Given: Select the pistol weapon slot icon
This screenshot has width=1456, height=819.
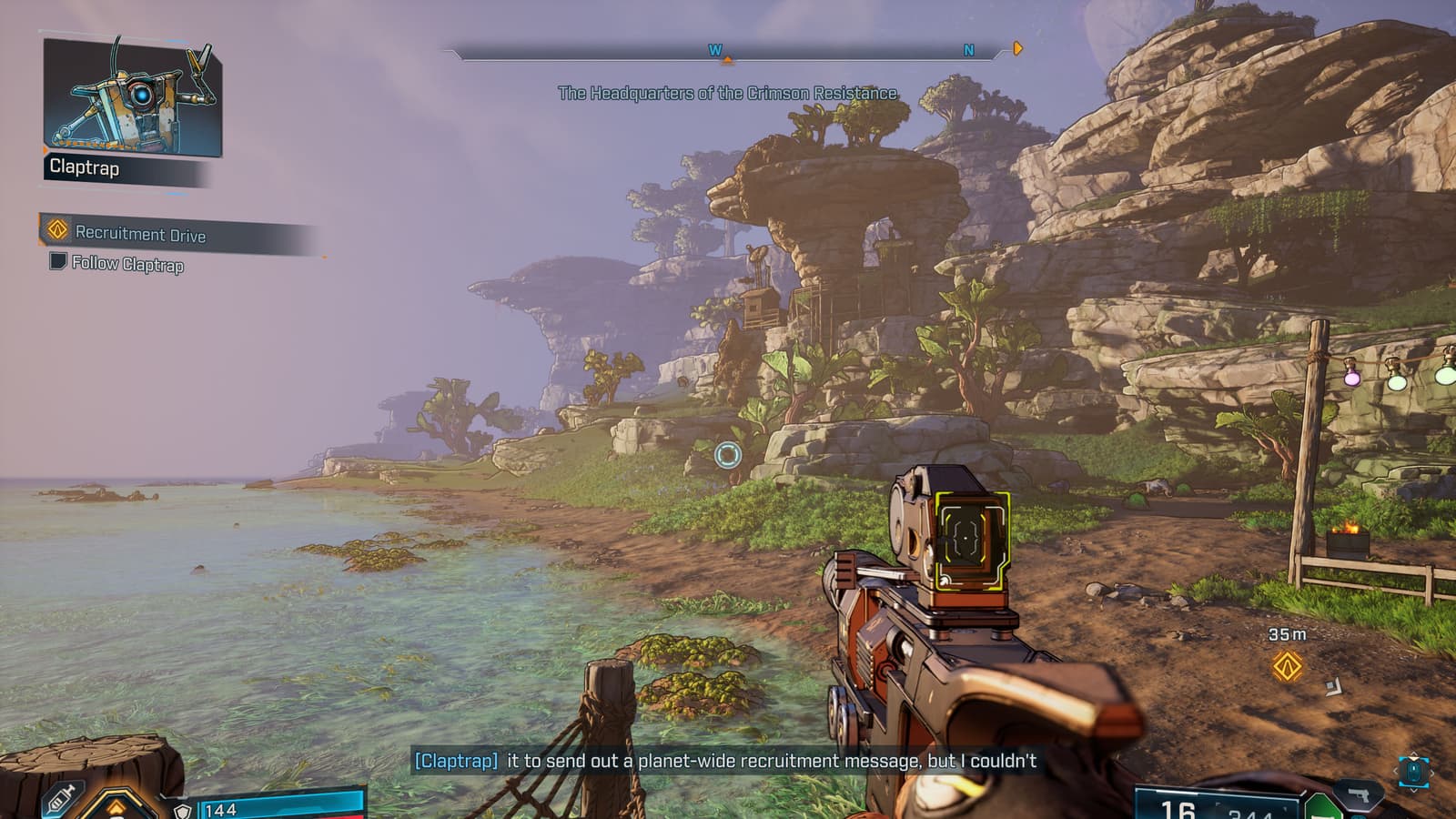Looking at the screenshot, I should click(1360, 794).
